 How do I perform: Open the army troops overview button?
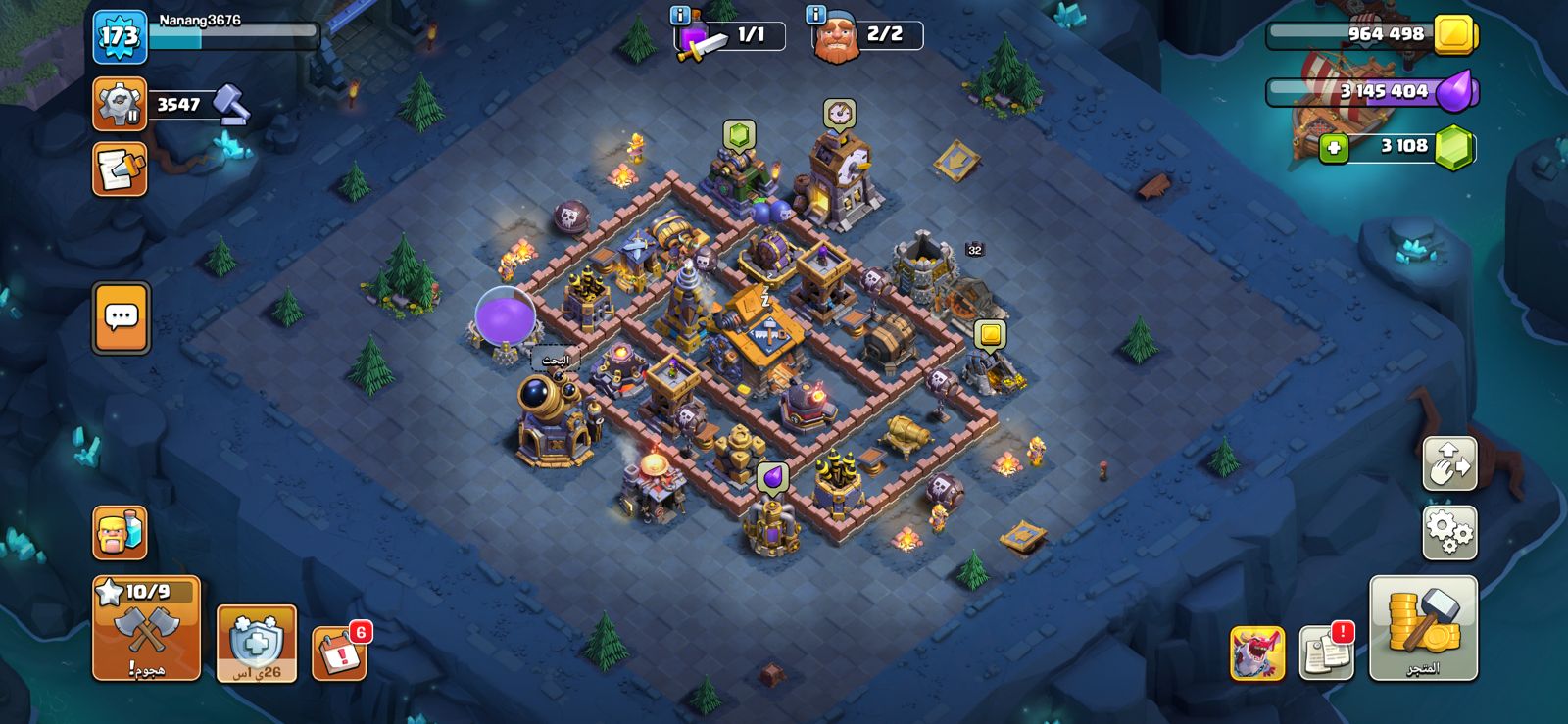[120, 533]
